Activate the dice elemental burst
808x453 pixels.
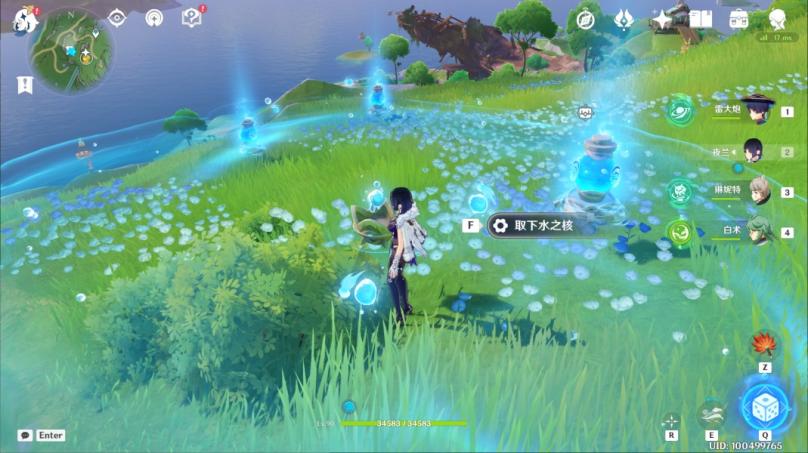765,404
